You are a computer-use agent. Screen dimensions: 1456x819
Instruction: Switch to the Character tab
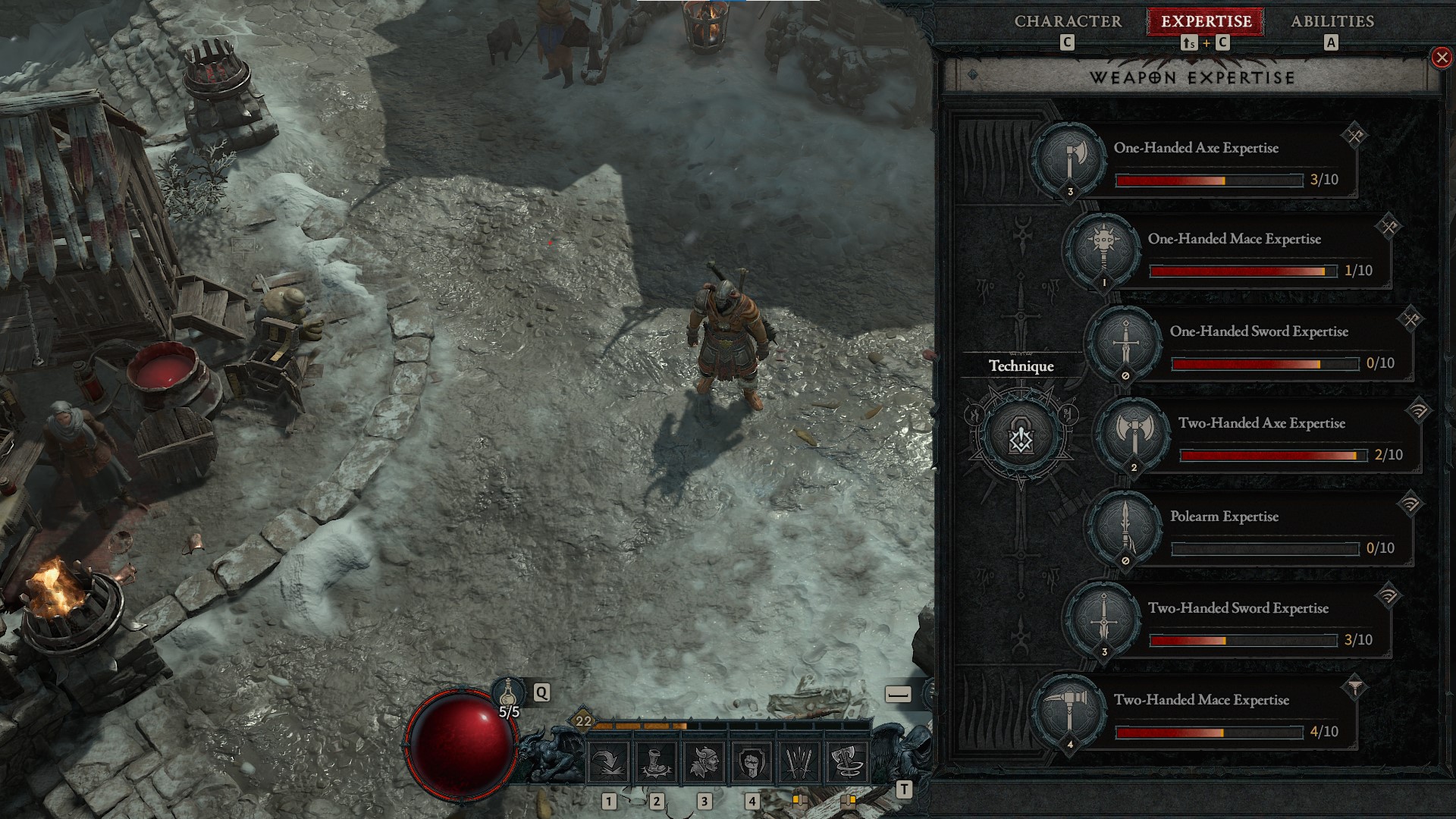(x=1068, y=21)
